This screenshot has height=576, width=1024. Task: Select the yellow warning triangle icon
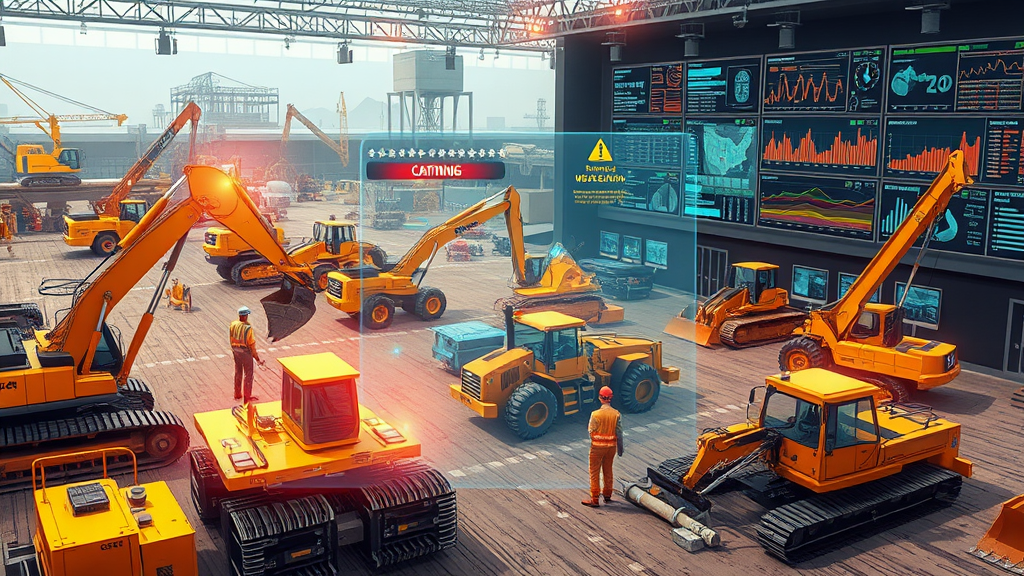click(600, 151)
